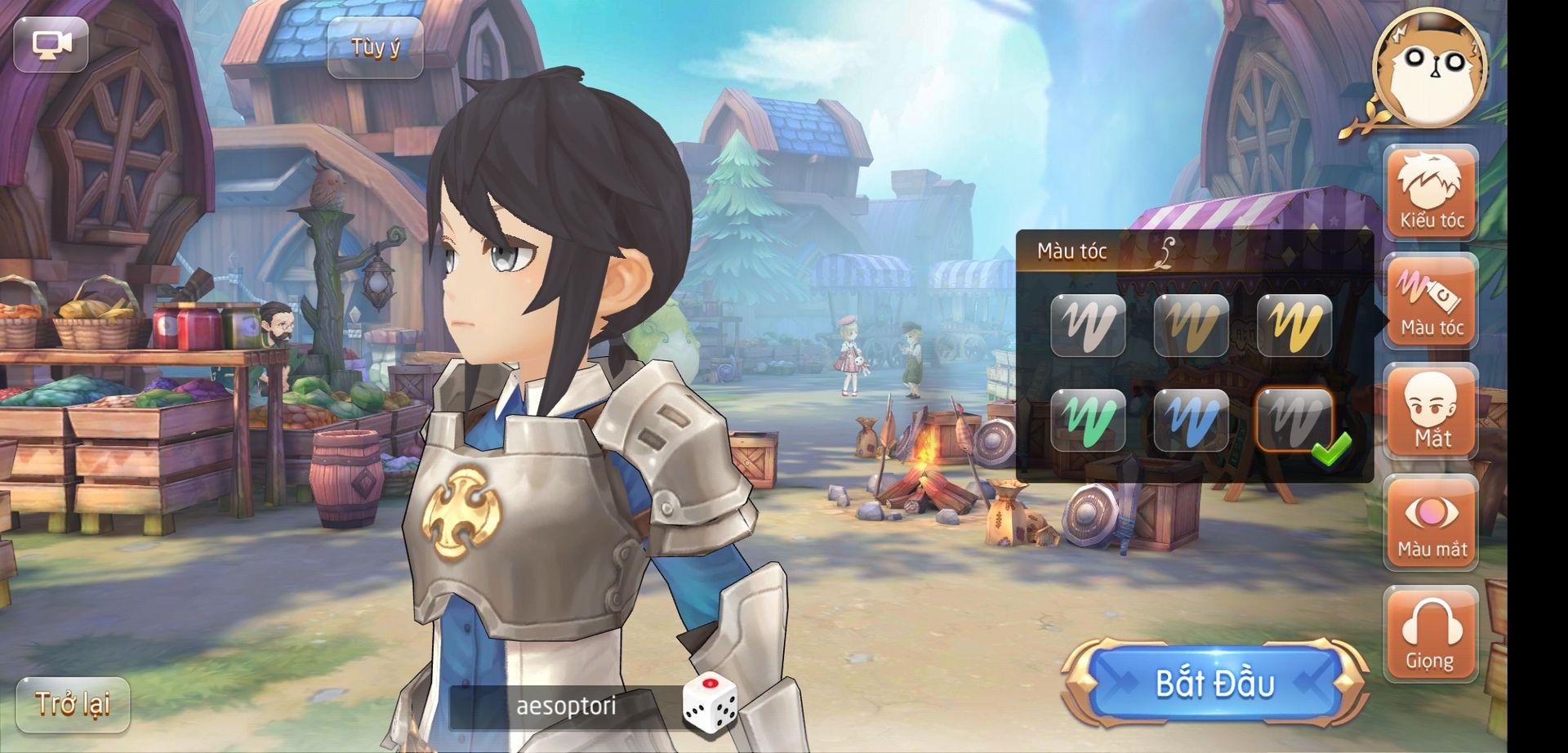
Task: Toggle the camera view icon
Action: point(51,44)
